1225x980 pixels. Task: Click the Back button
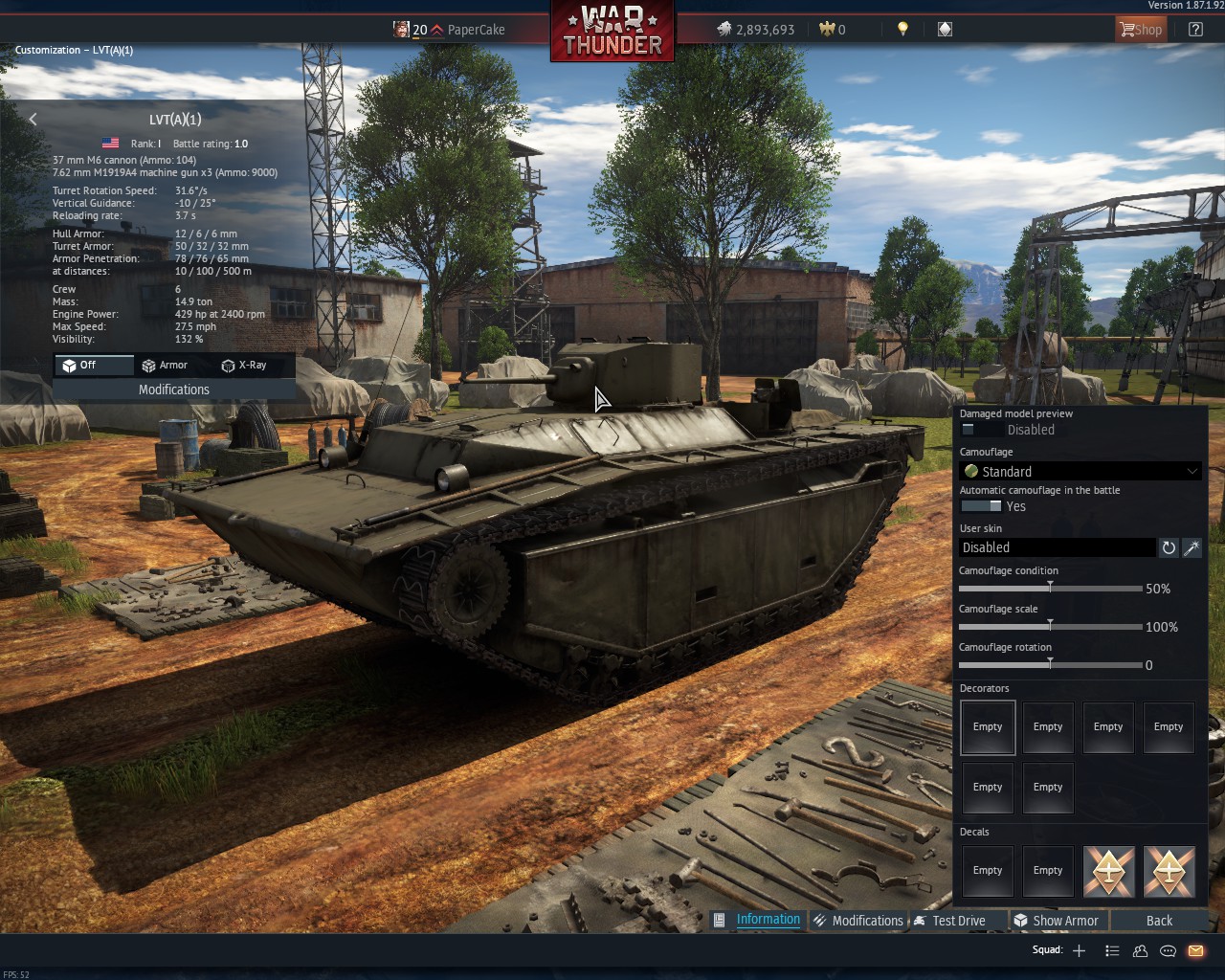(x=1159, y=921)
